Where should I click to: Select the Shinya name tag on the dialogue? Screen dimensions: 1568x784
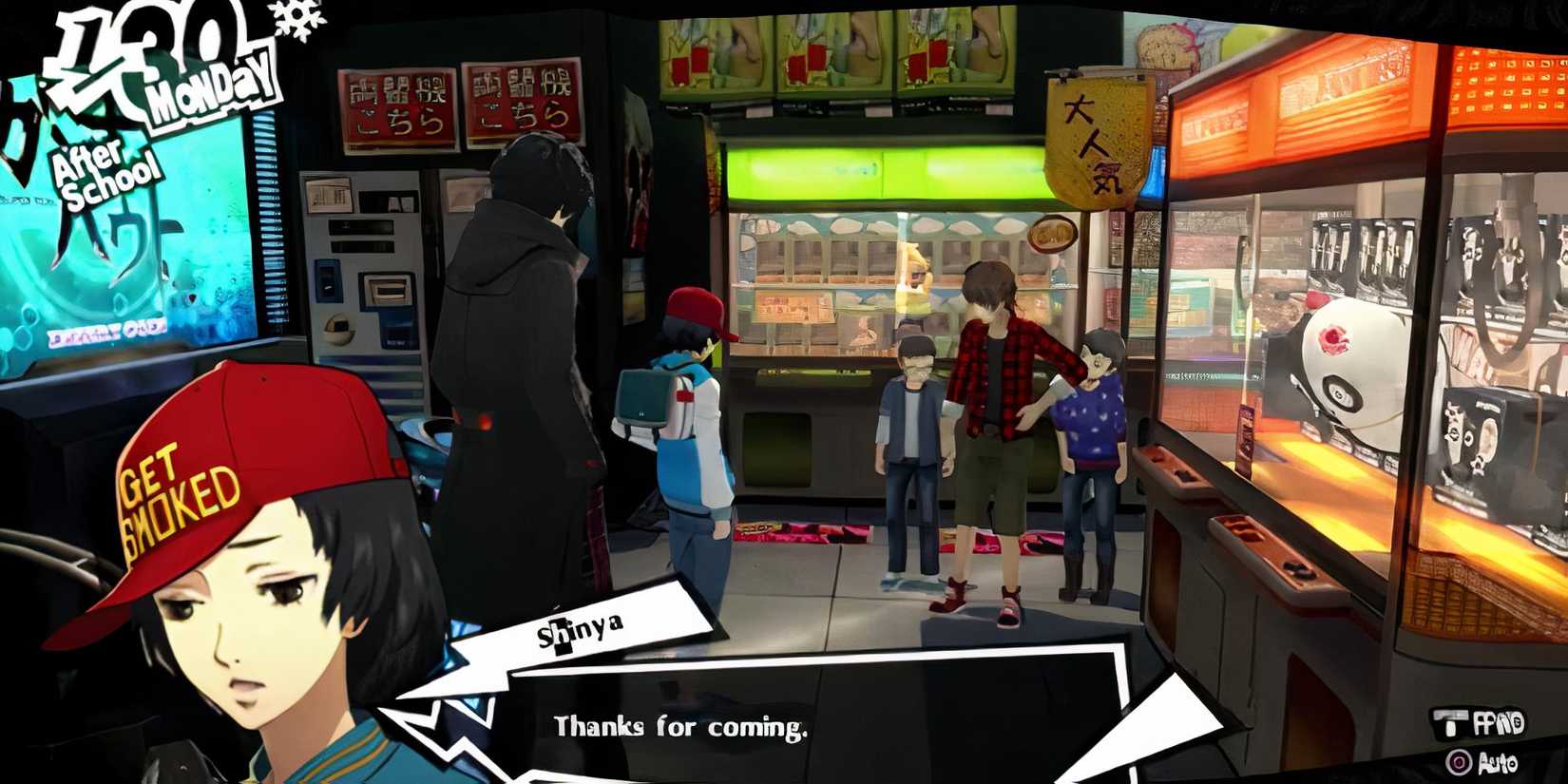tap(582, 627)
